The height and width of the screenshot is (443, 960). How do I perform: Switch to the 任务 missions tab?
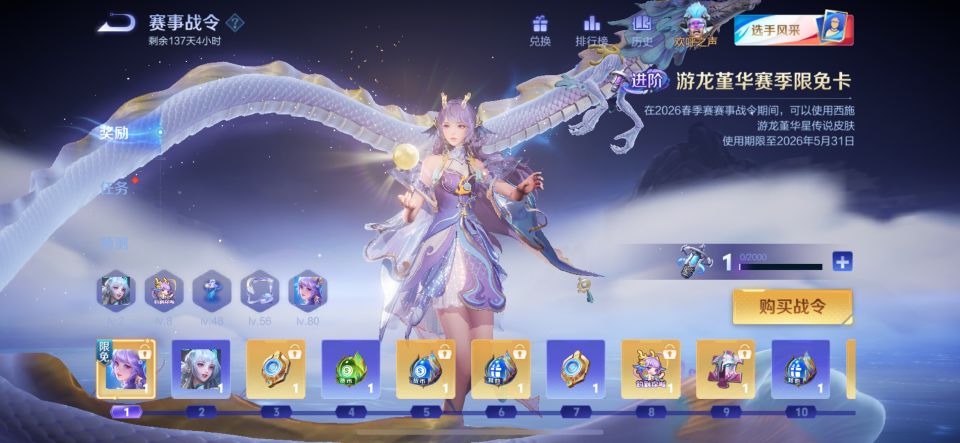(x=114, y=187)
